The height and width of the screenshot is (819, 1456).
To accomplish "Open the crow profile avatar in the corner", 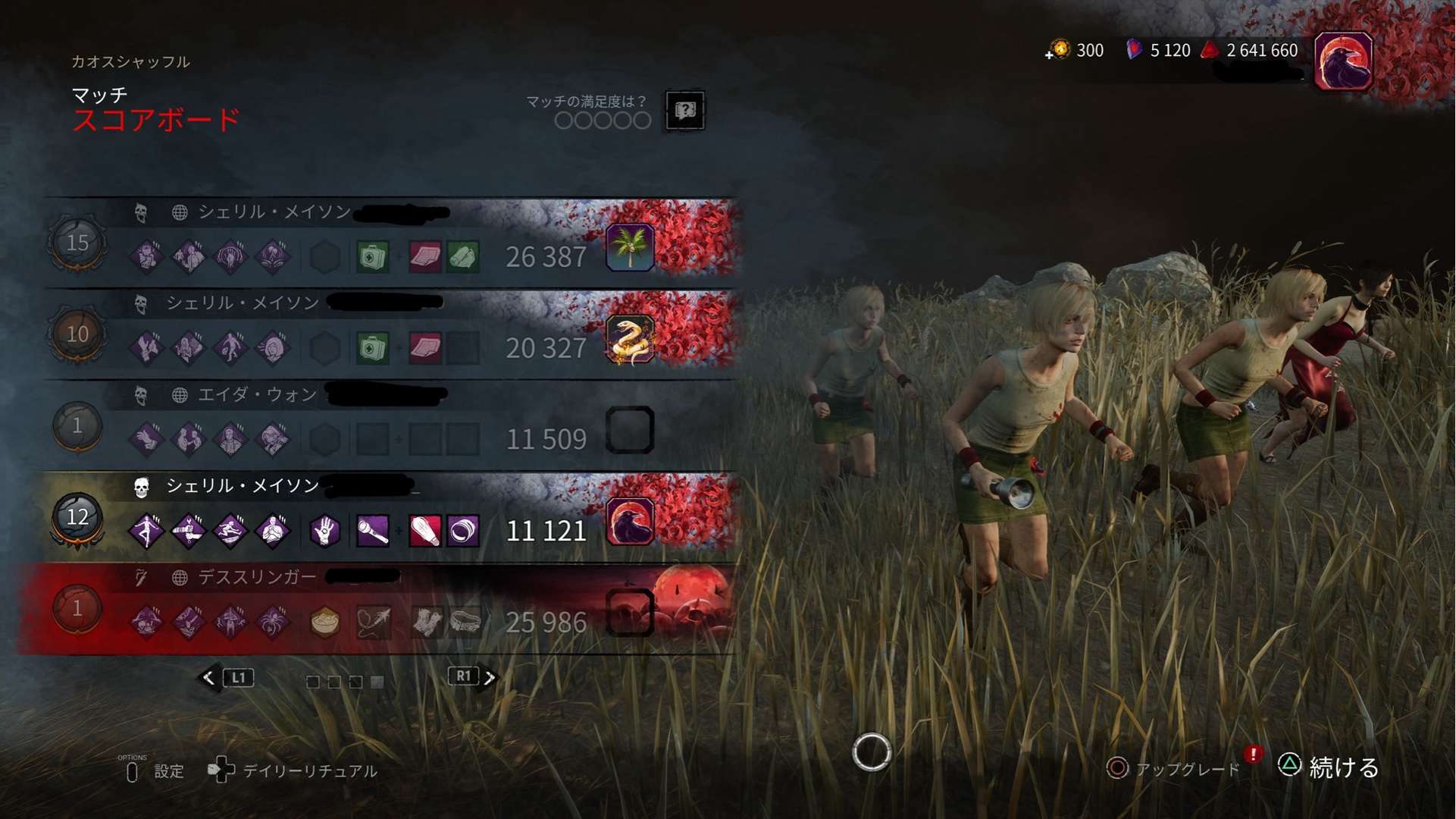I will 1343,61.
